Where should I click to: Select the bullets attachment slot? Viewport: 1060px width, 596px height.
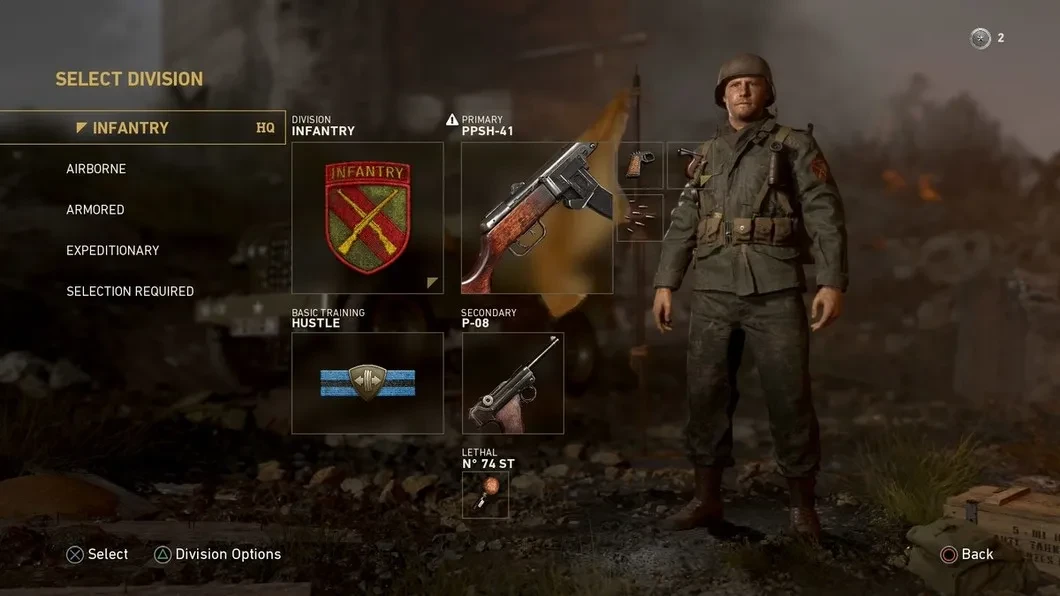(640, 217)
